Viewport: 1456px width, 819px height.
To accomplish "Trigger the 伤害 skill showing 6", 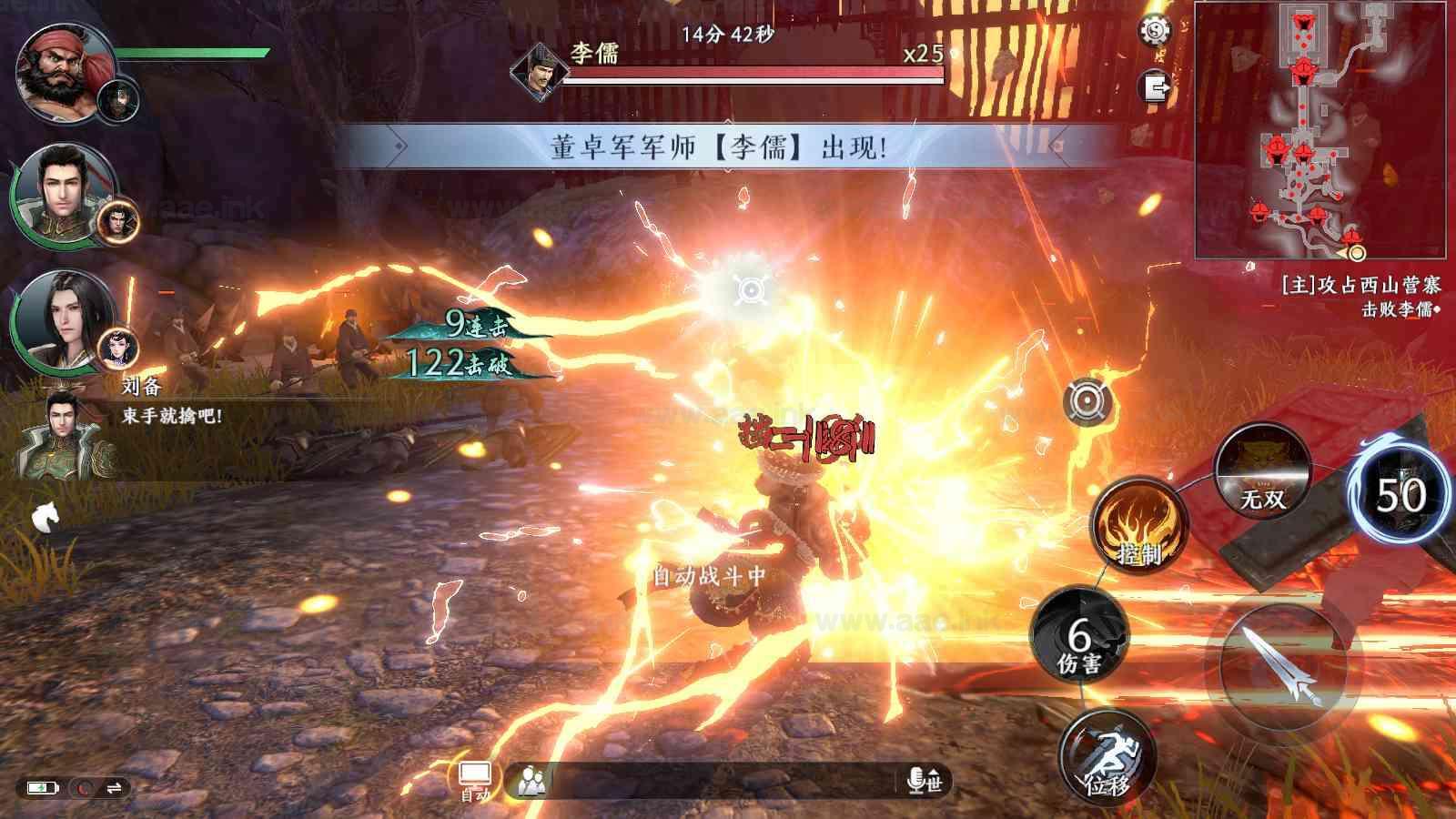I will coord(1078,637).
